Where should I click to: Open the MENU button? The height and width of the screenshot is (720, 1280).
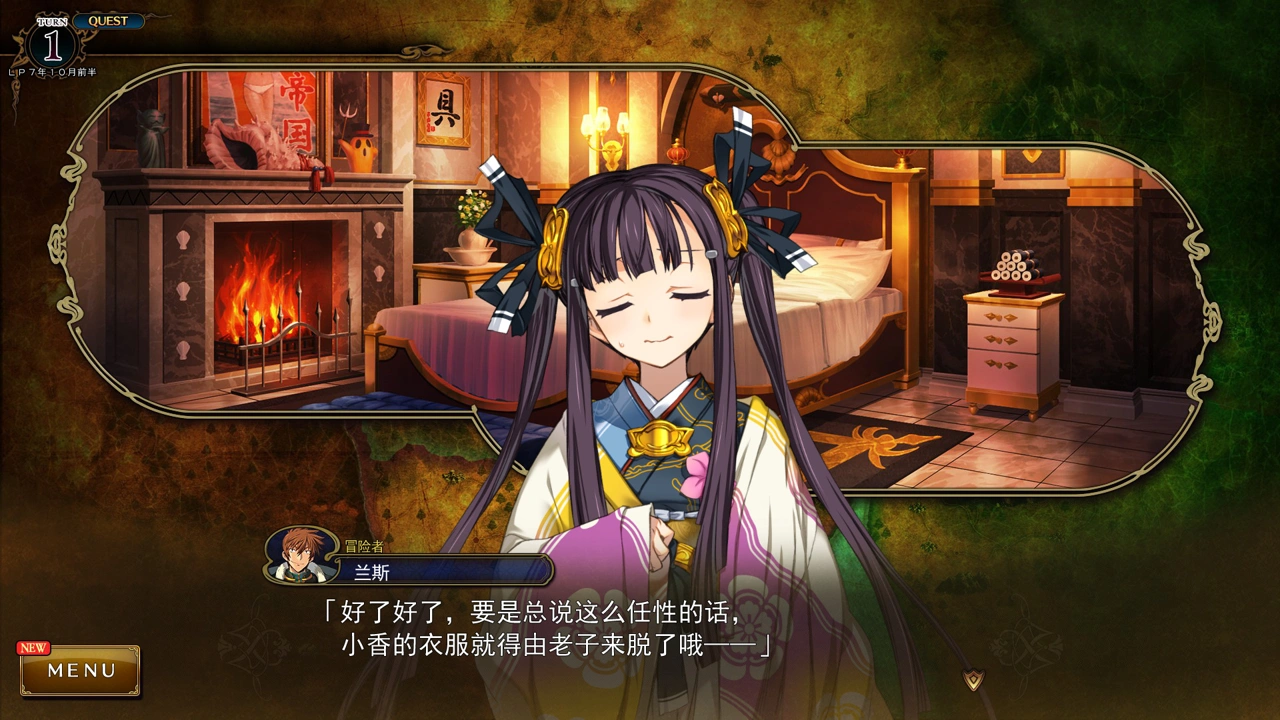coord(81,670)
